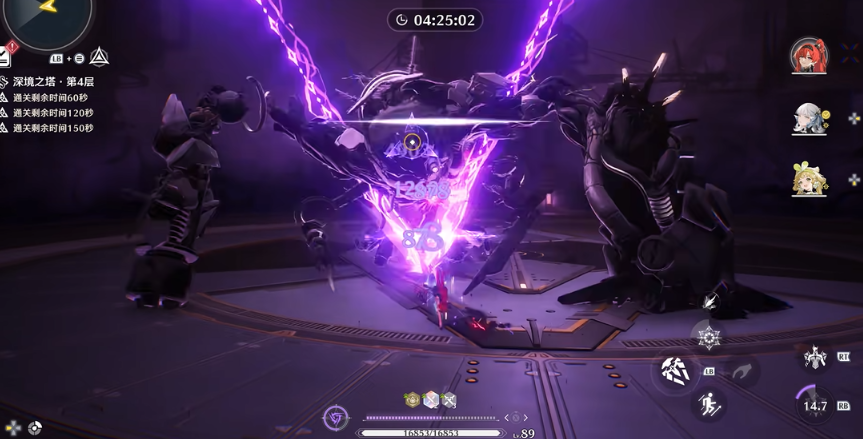Use the snowflake-shaped skill button

pos(707,337)
